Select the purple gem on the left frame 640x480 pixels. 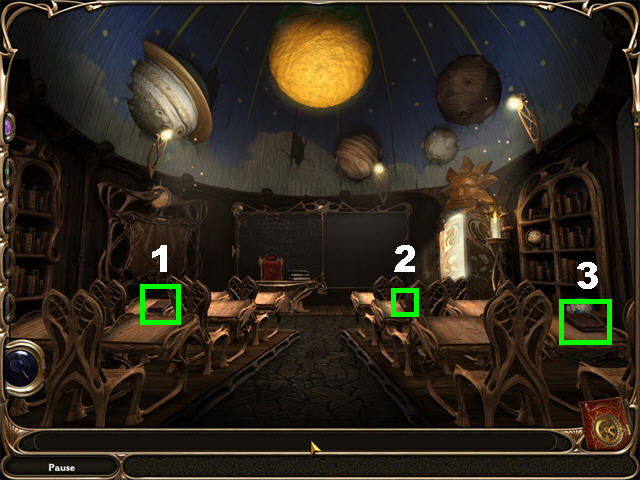pyautogui.click(x=8, y=128)
